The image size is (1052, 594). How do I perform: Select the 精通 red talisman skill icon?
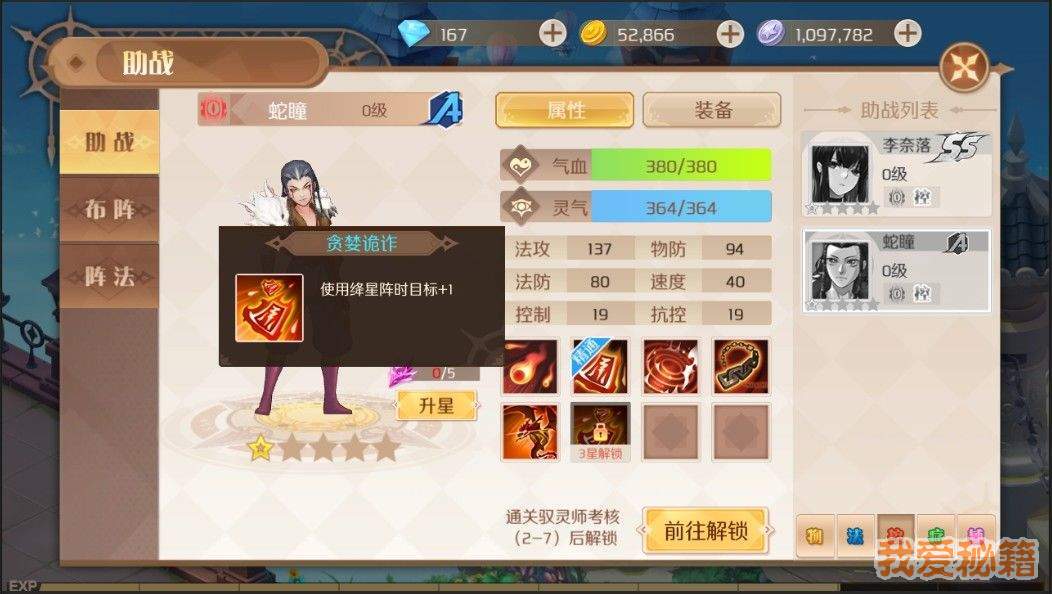[600, 366]
